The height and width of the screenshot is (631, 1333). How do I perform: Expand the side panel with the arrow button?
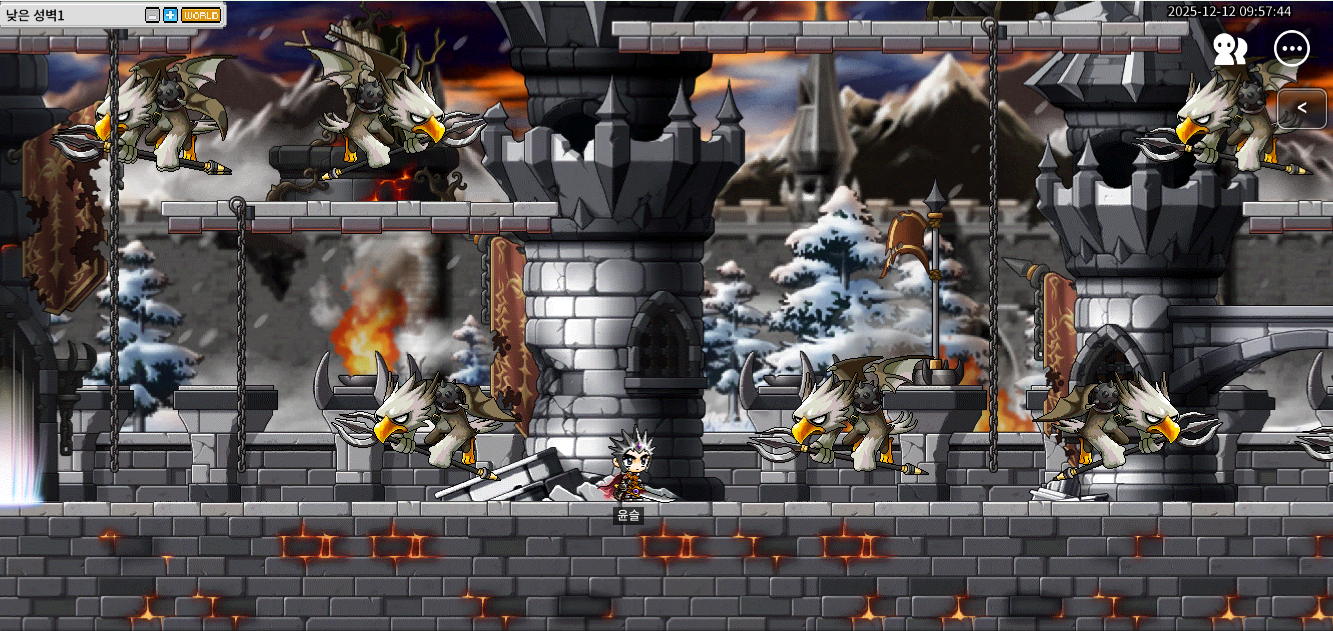click(x=1302, y=108)
